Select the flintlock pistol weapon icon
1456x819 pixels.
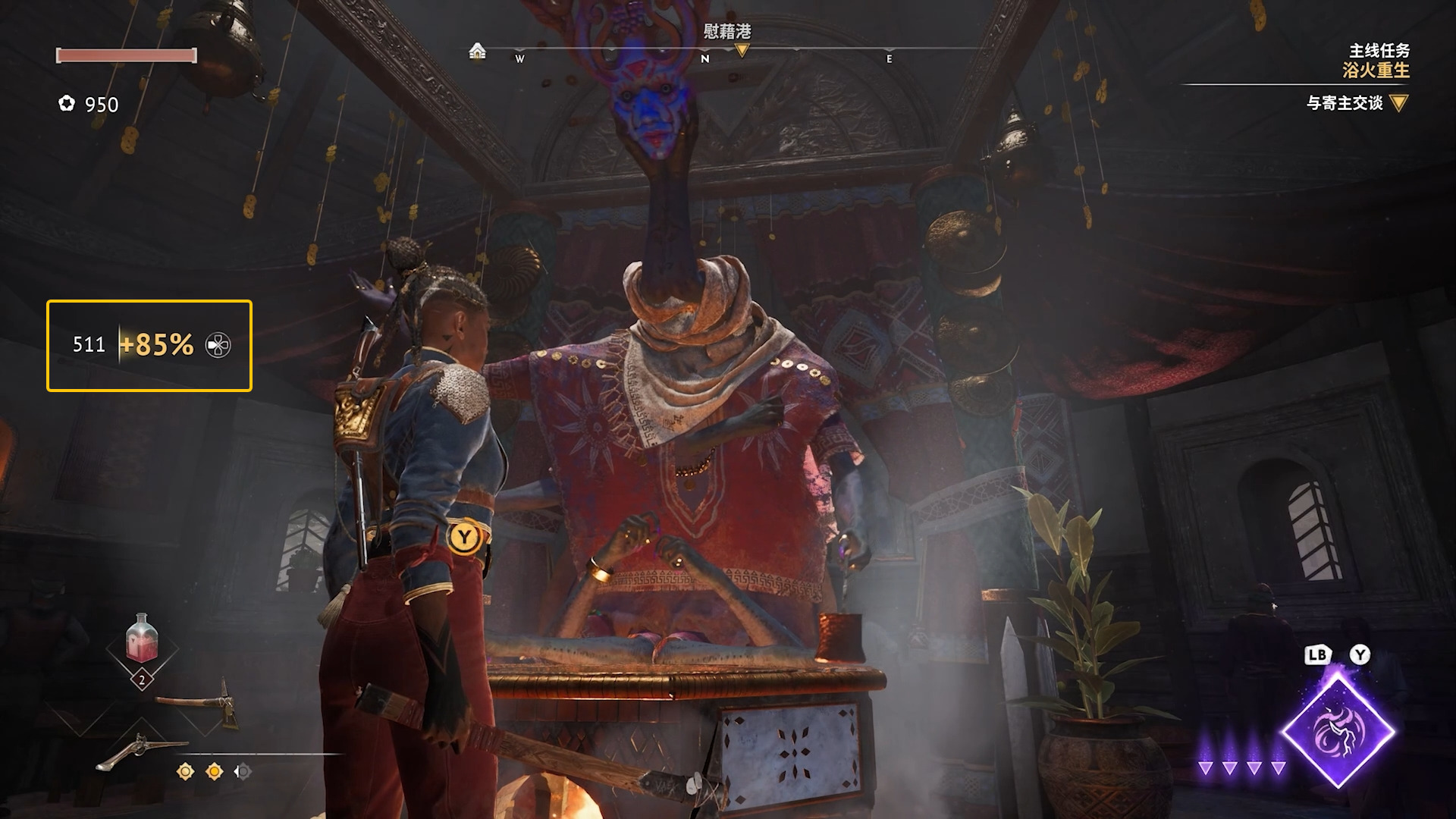[141, 750]
